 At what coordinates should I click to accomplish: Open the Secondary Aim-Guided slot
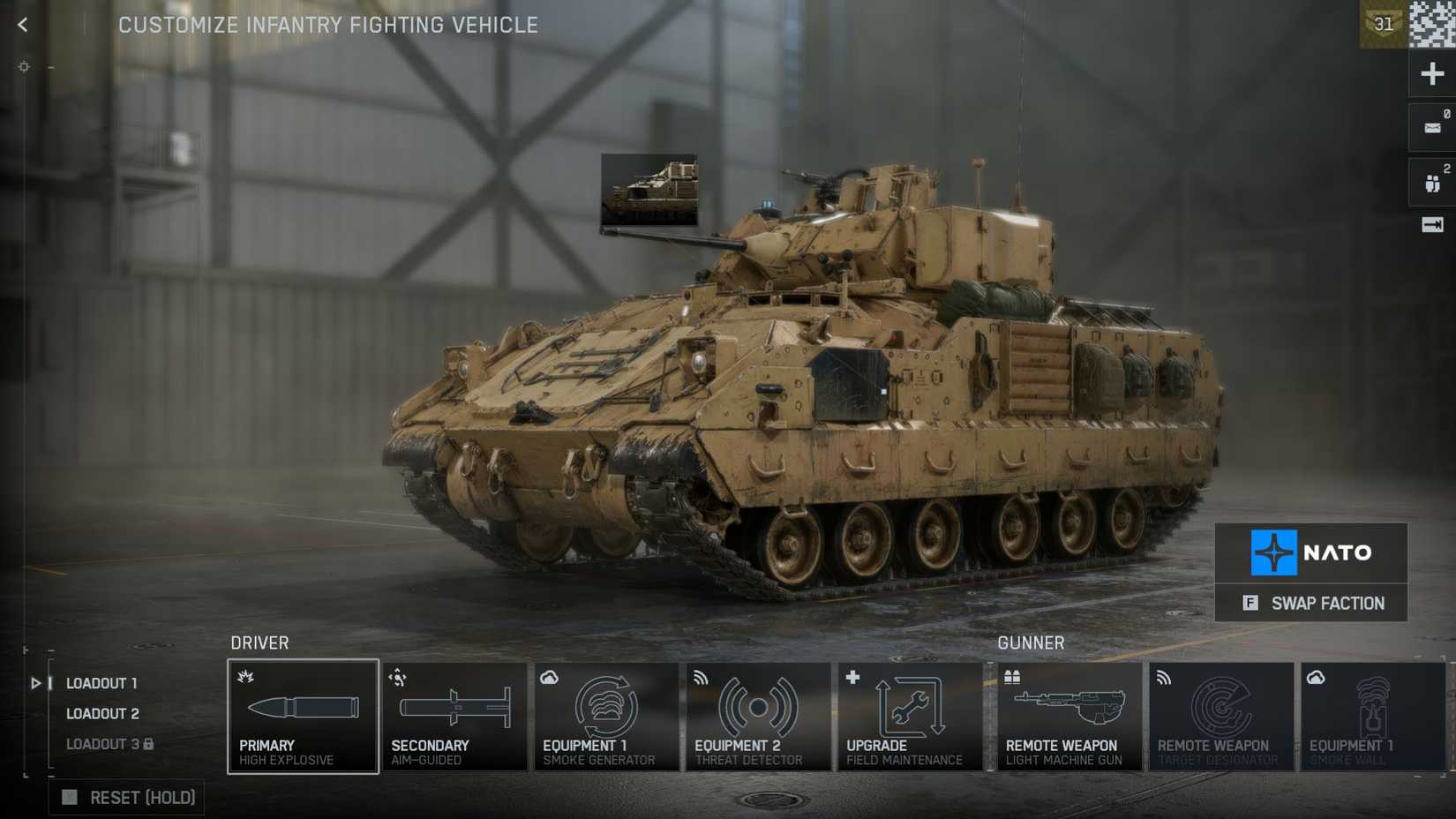454,715
